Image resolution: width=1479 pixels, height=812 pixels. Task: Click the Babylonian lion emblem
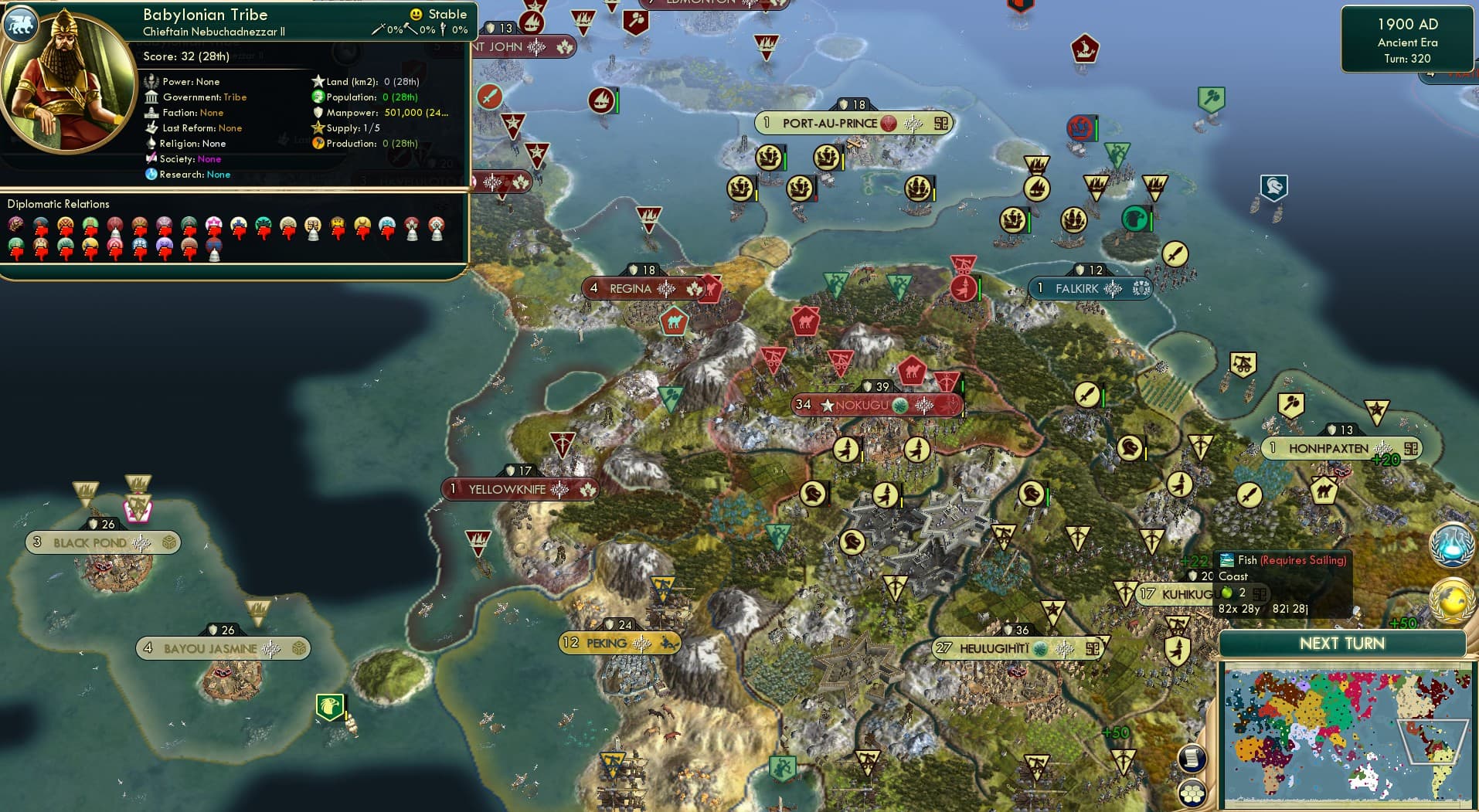pyautogui.click(x=22, y=25)
